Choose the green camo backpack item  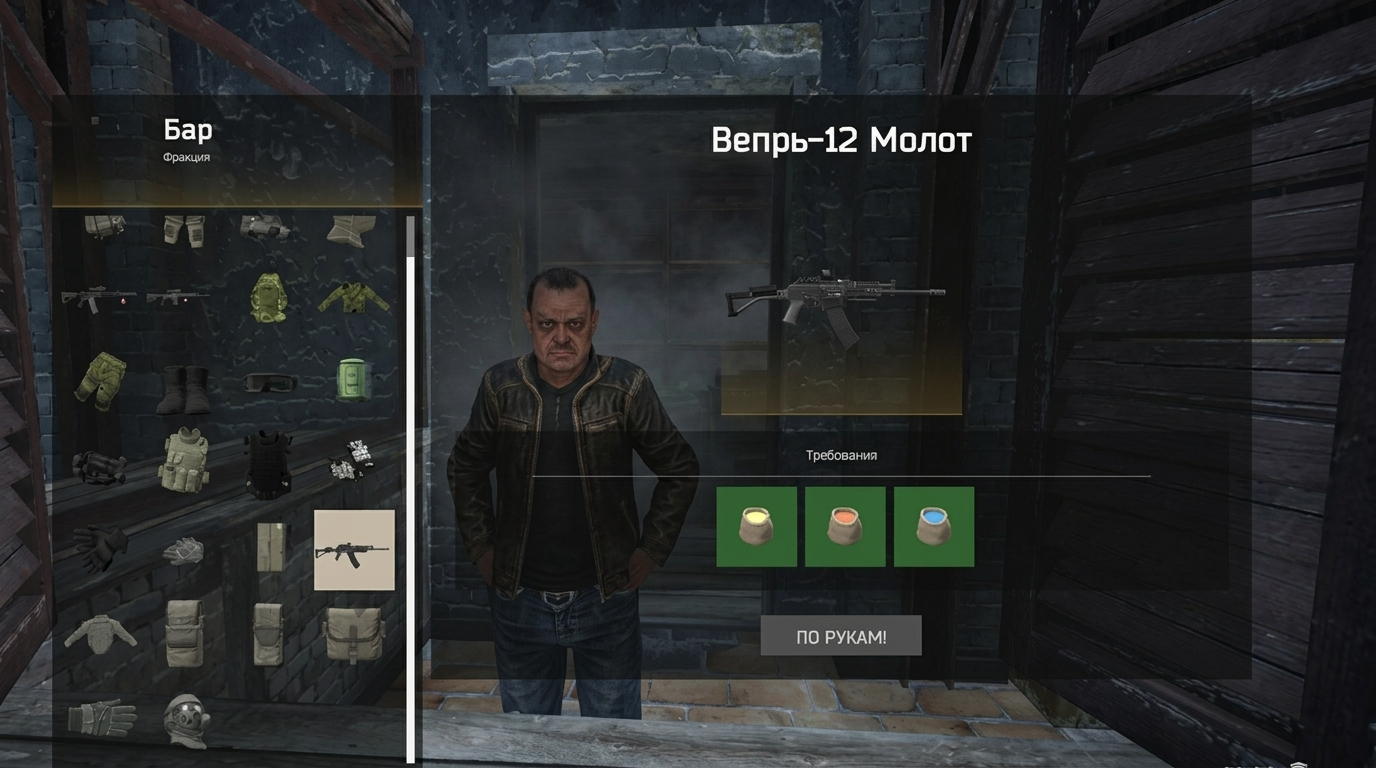coord(268,298)
